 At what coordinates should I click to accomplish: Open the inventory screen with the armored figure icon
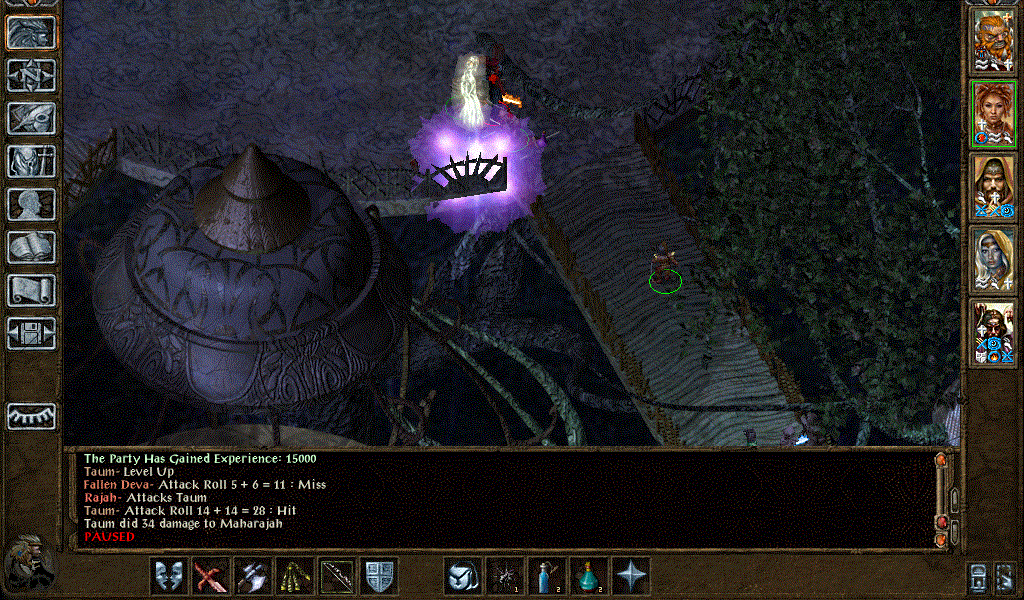(32, 161)
